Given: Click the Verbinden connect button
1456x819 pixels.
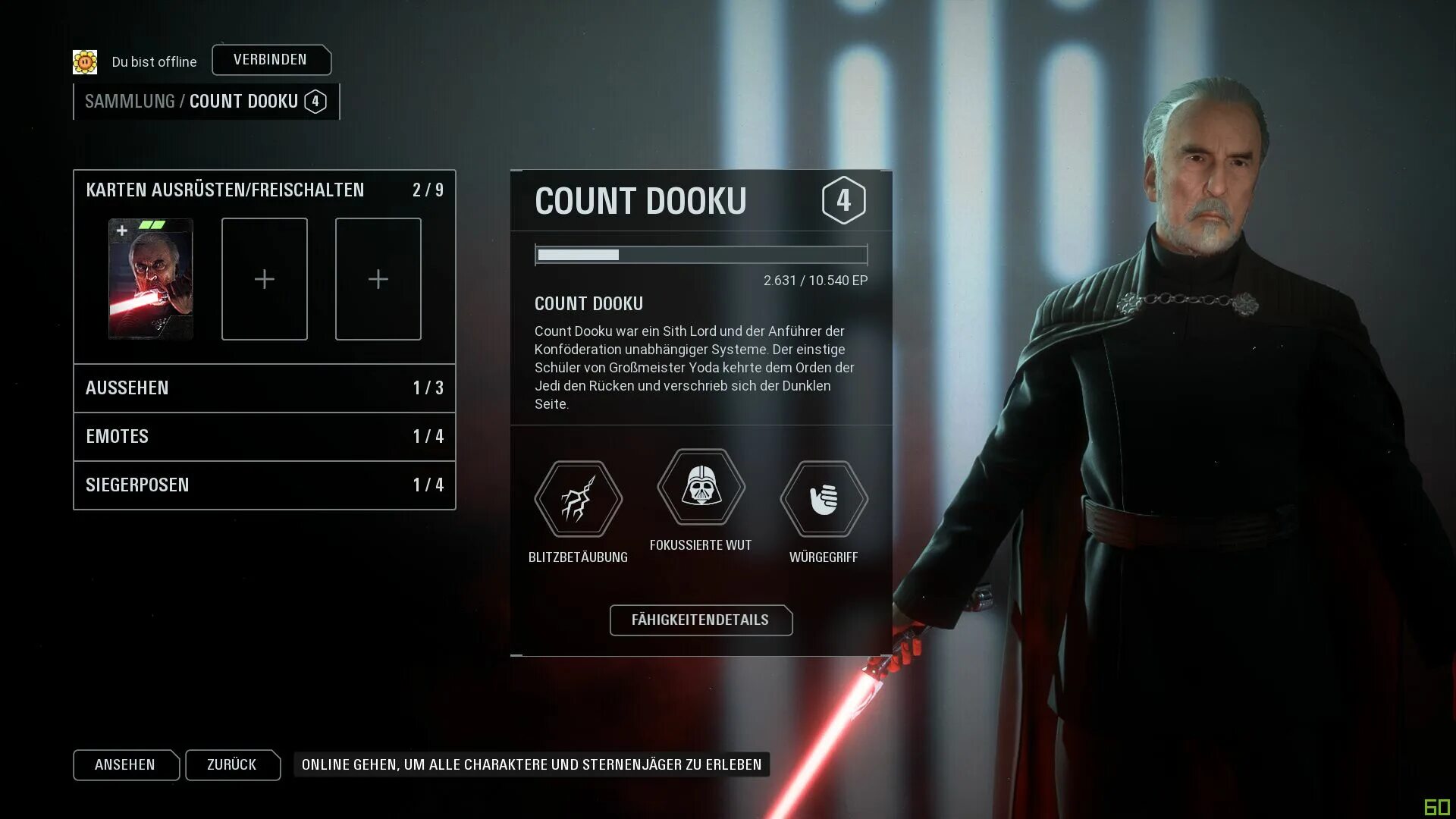Looking at the screenshot, I should click(271, 60).
